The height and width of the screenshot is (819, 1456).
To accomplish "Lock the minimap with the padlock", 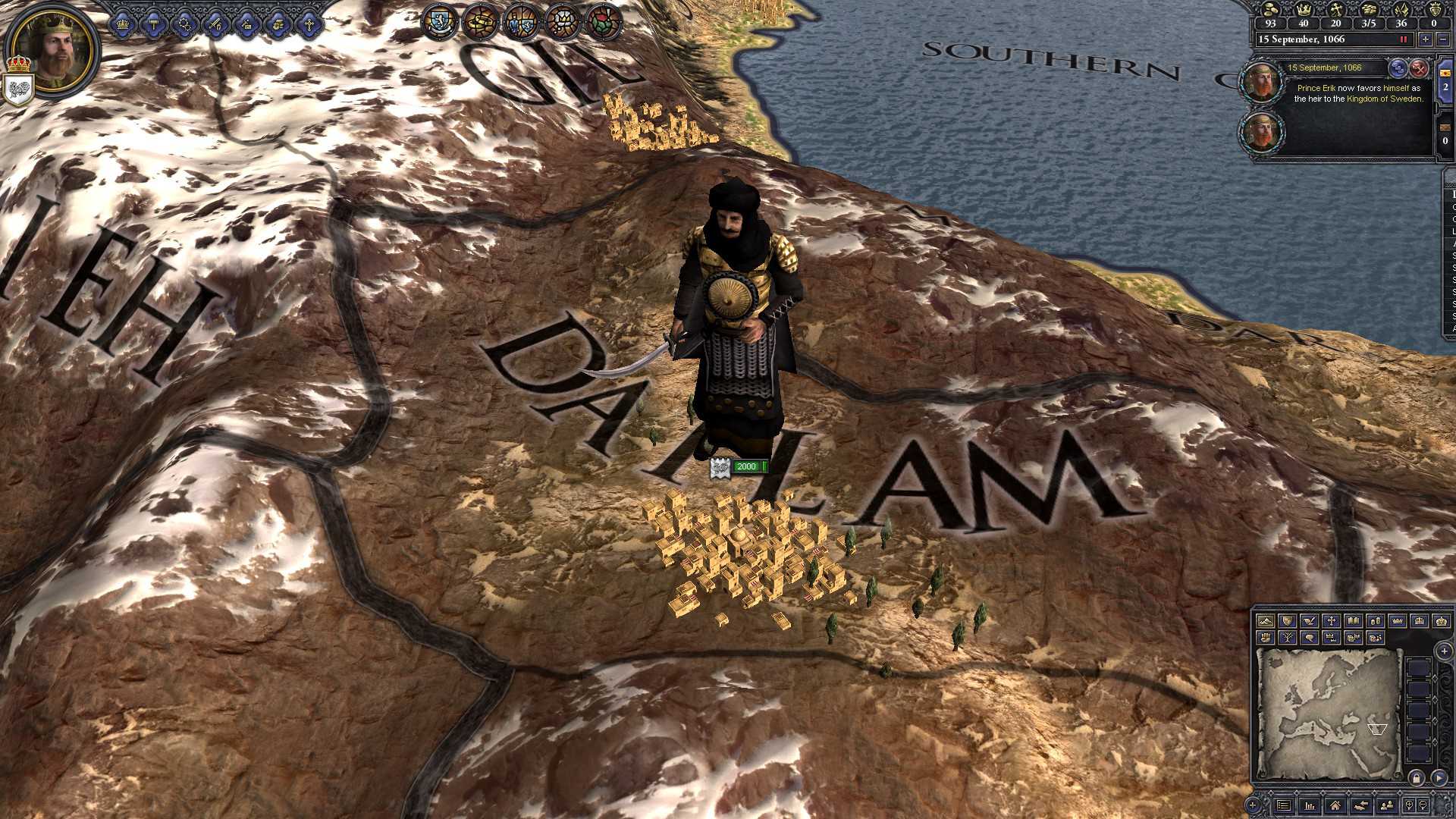I will tap(1416, 778).
